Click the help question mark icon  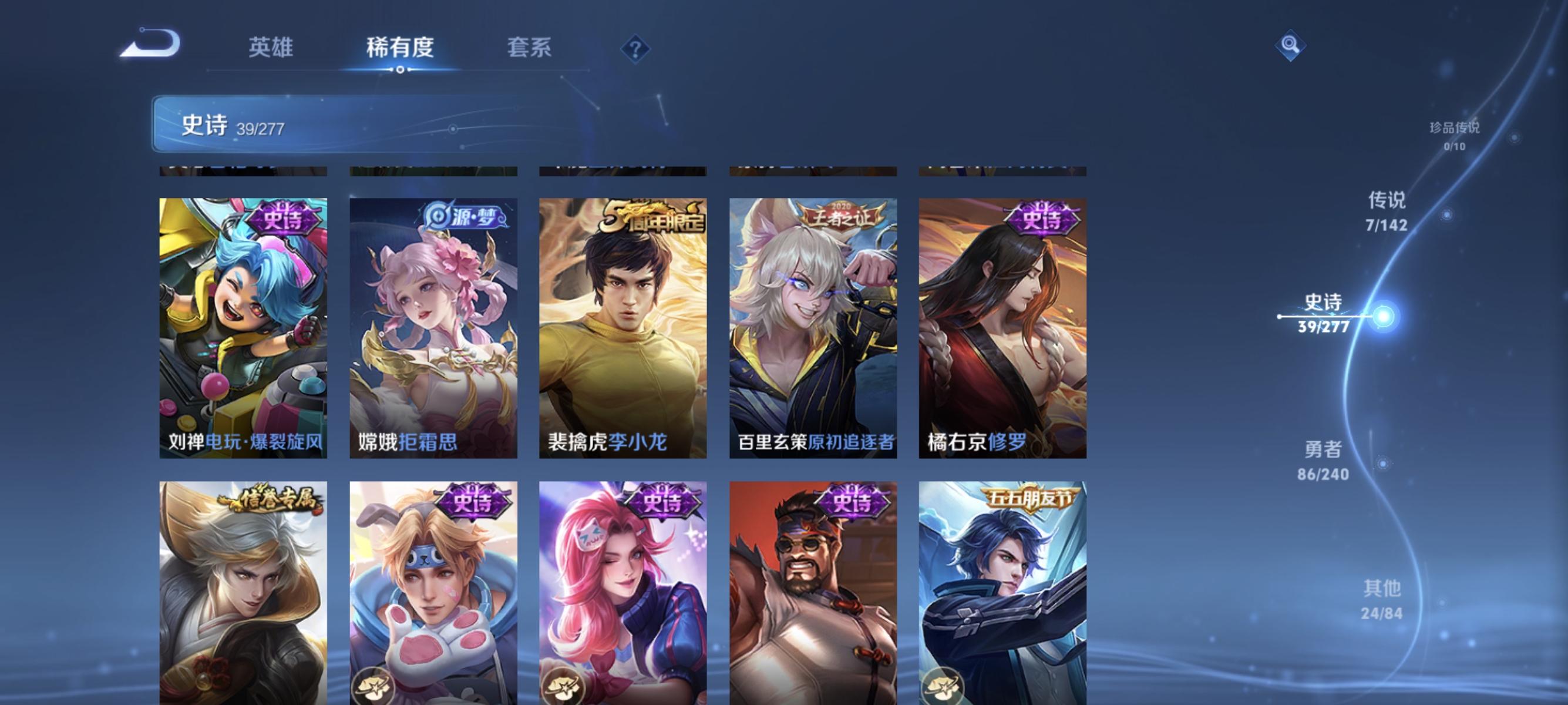click(635, 50)
